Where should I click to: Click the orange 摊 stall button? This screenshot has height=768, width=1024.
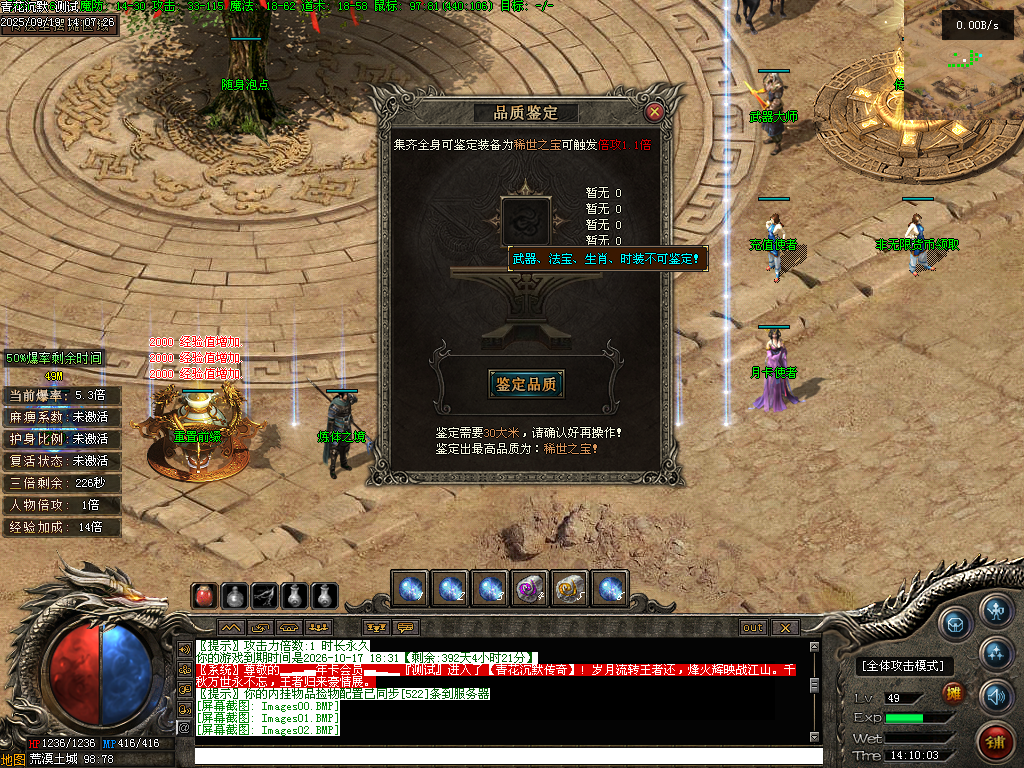point(954,693)
